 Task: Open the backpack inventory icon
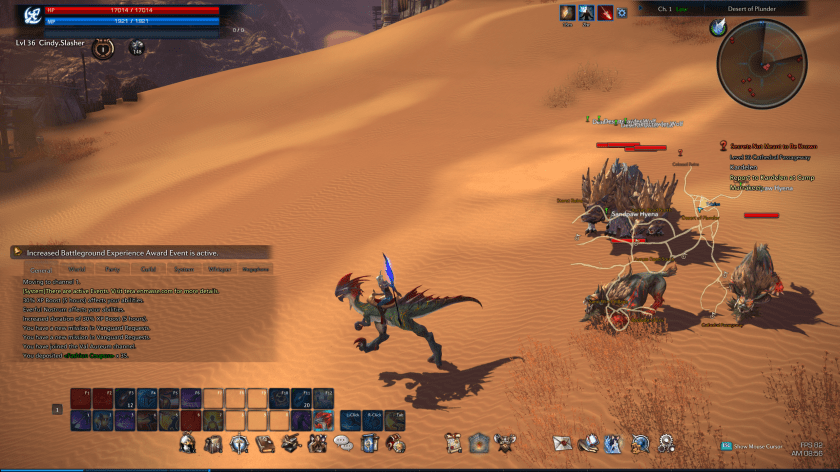(x=213, y=443)
